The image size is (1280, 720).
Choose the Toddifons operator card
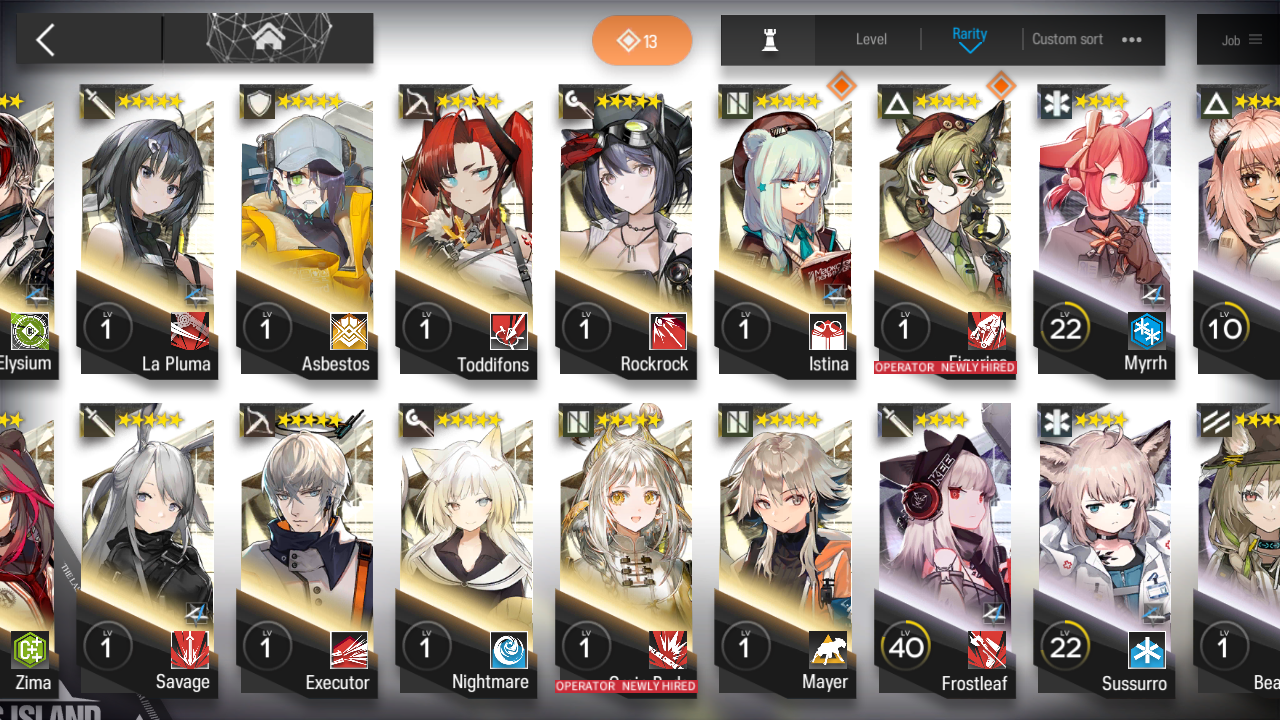click(x=466, y=230)
